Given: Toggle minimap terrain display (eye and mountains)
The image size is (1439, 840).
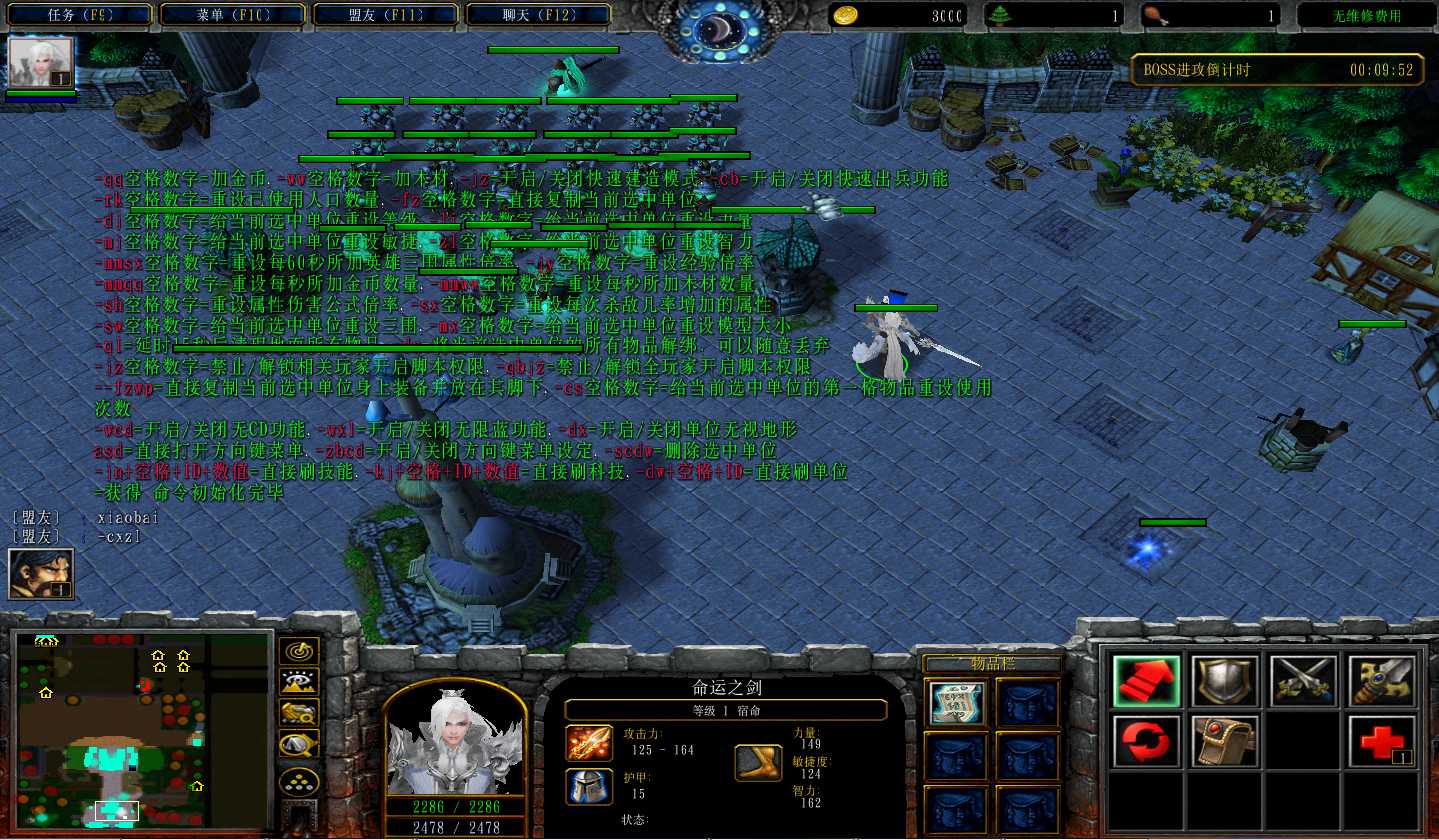Looking at the screenshot, I should [x=299, y=682].
